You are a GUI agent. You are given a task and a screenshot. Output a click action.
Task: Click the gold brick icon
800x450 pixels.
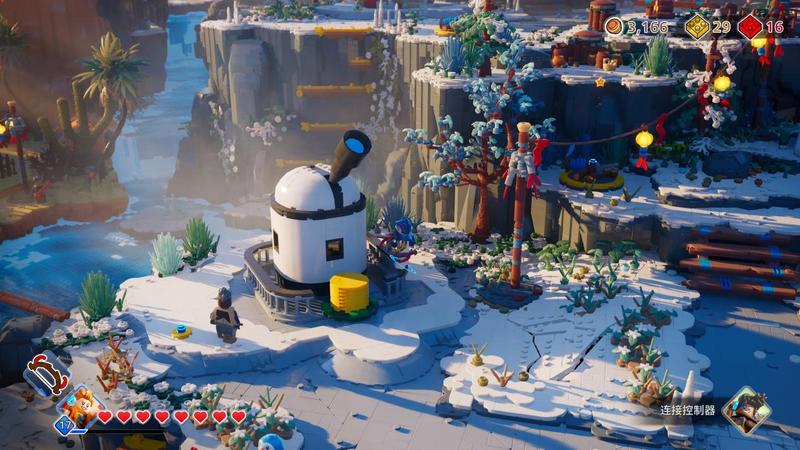pos(697,27)
